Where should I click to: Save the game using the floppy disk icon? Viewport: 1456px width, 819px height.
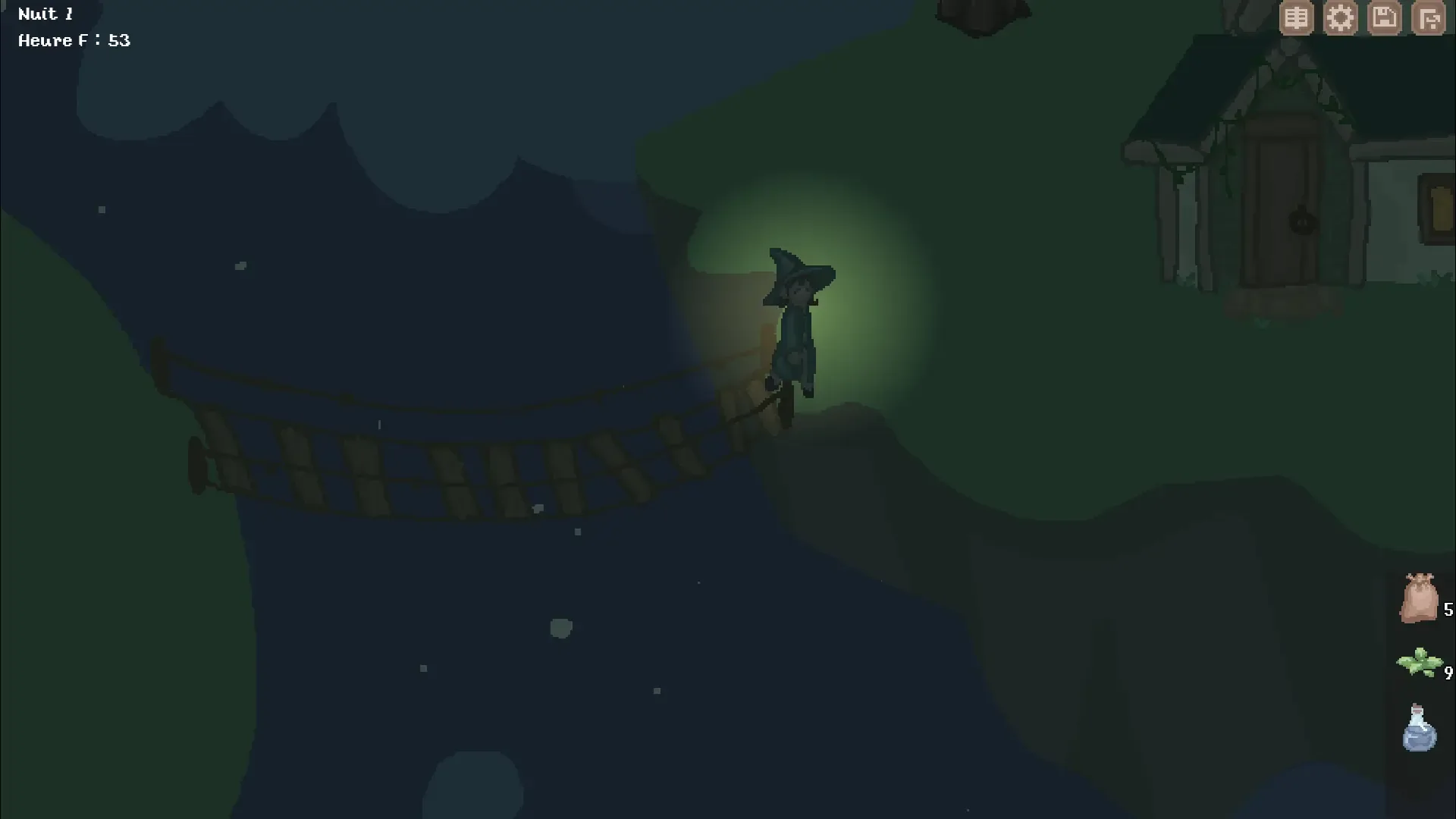pos(1385,17)
